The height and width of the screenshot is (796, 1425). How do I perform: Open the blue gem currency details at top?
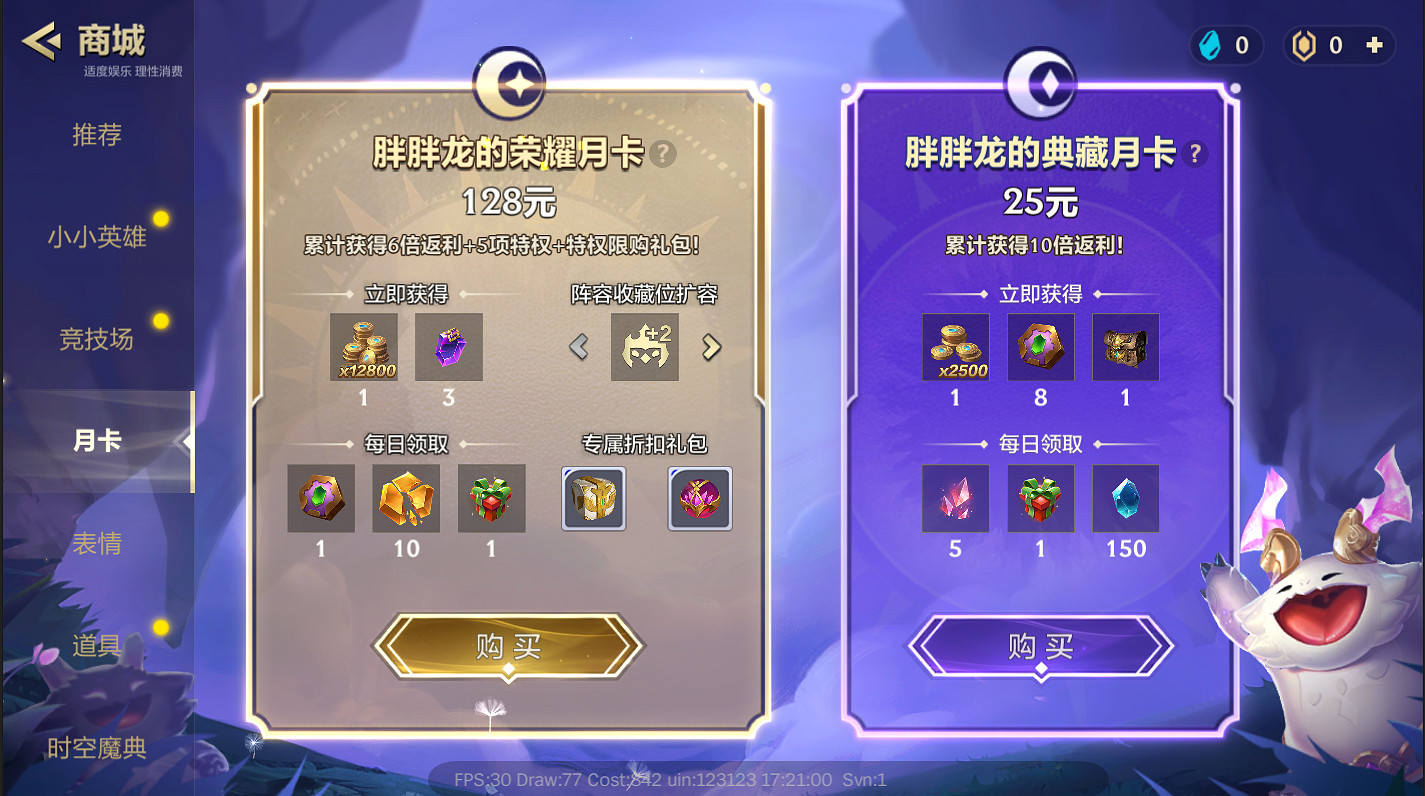1210,45
